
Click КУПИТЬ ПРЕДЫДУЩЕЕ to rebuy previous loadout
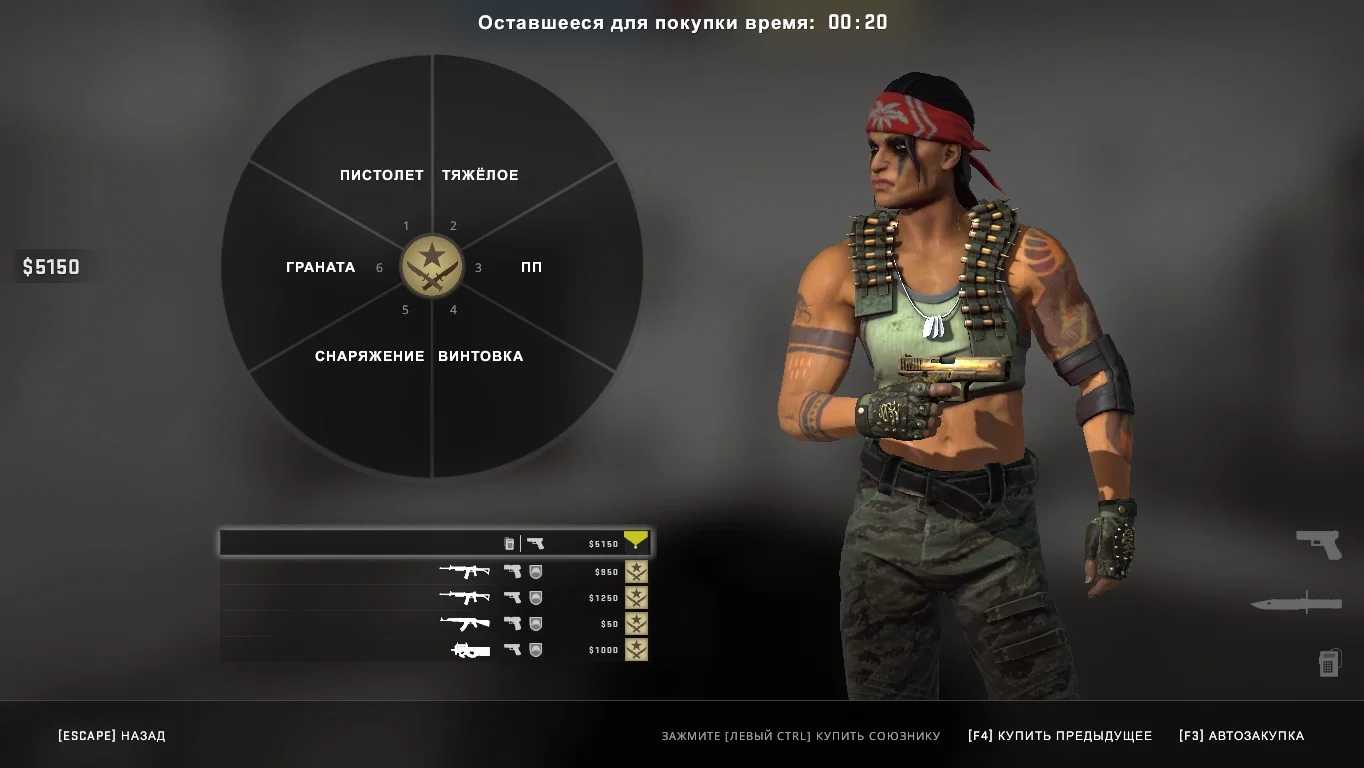tap(1060, 736)
